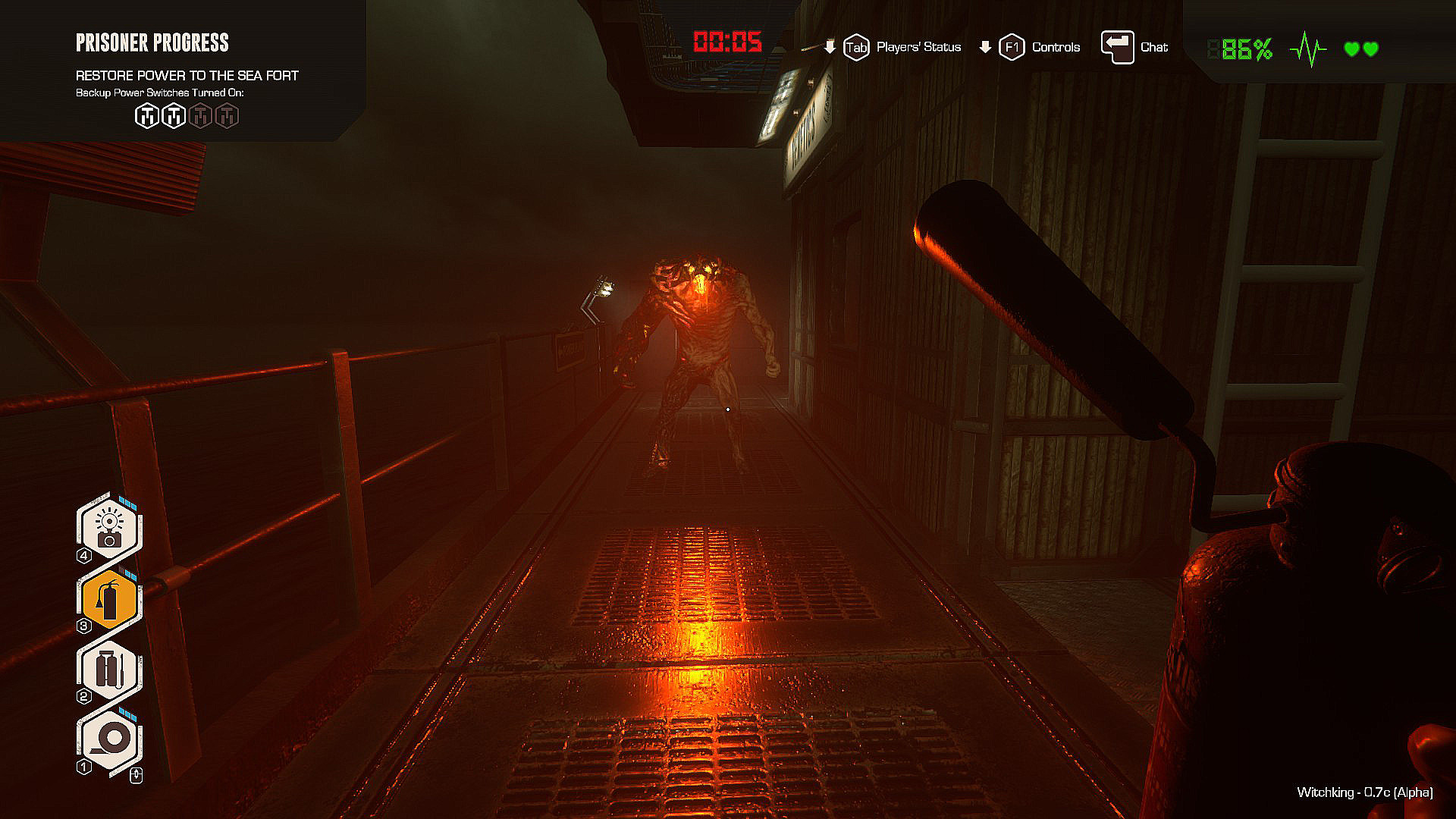The image size is (1456, 819).
Task: Click the down arrow beside Players' Status
Action: click(x=829, y=46)
